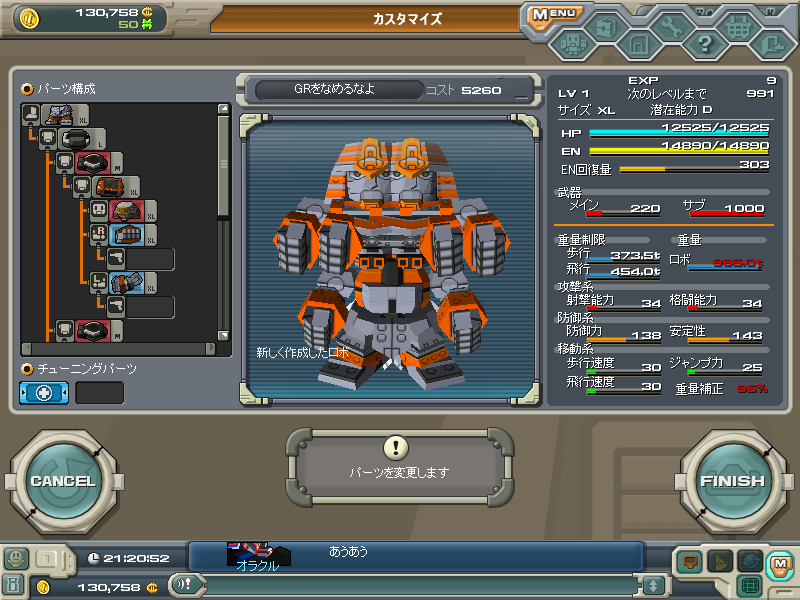Select the leg part at the tree root

coord(57,113)
